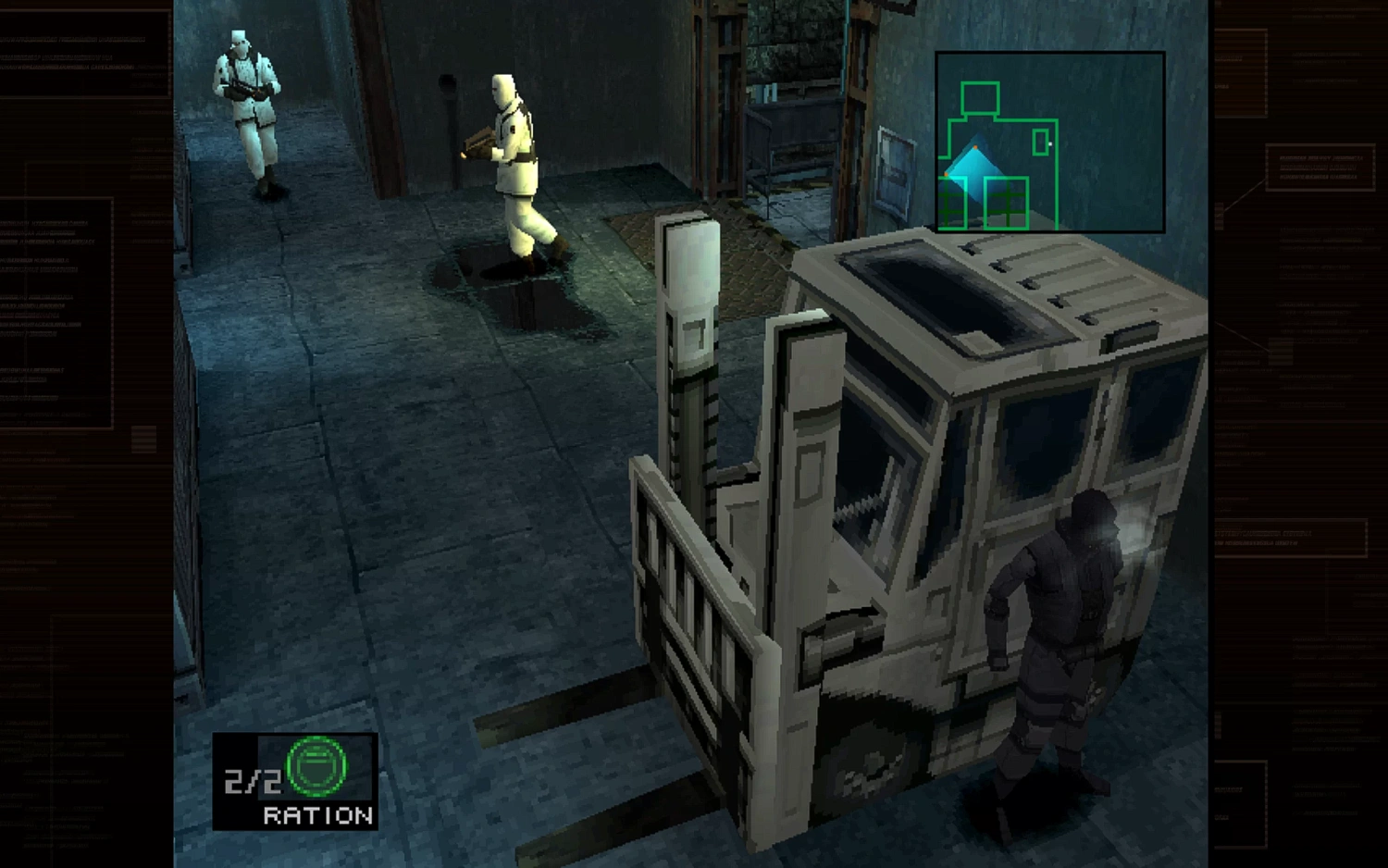The width and height of the screenshot is (1388, 868).
Task: Open the upper room square on the radar
Action: pos(981,99)
